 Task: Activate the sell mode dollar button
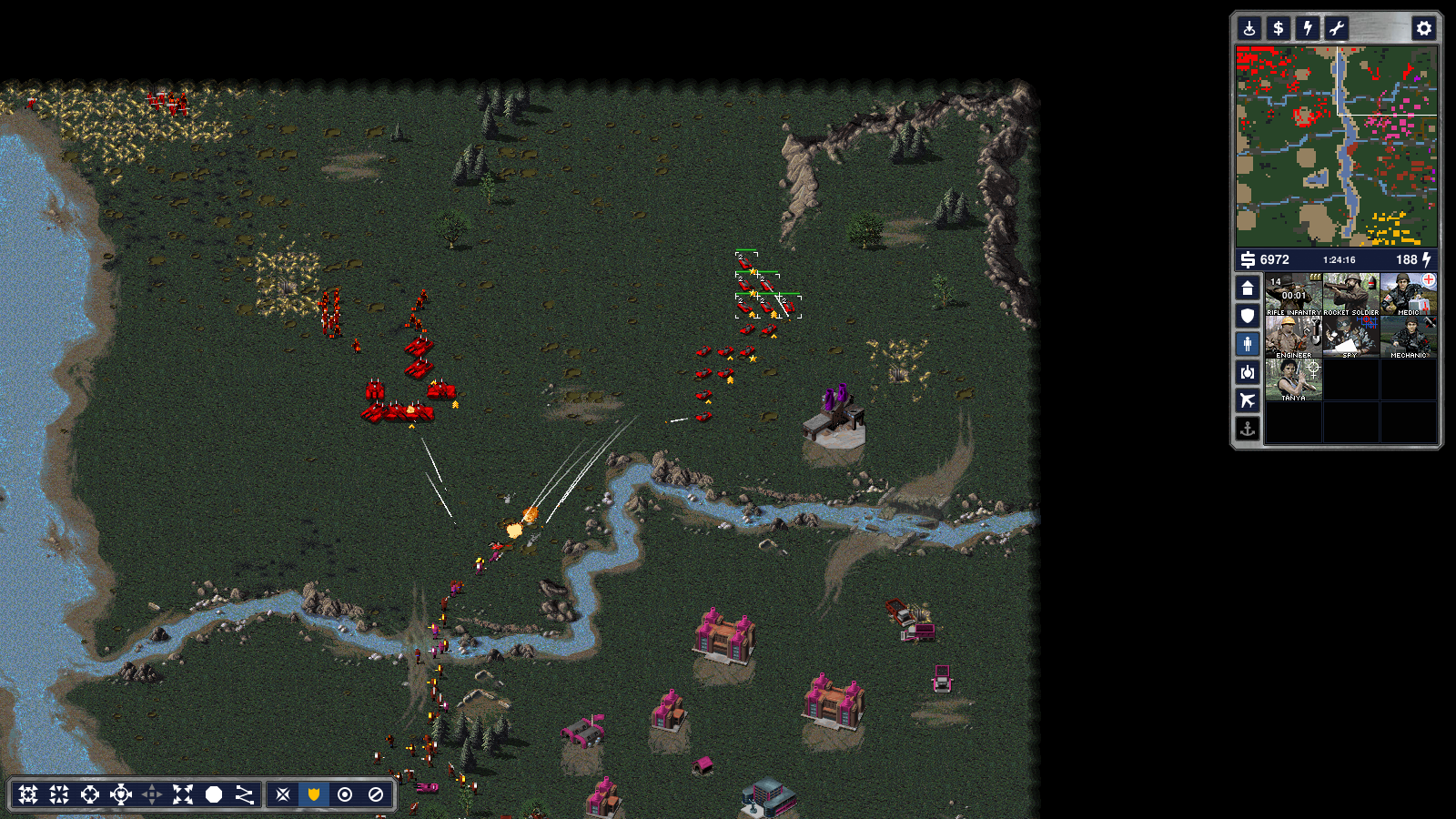click(x=1279, y=28)
